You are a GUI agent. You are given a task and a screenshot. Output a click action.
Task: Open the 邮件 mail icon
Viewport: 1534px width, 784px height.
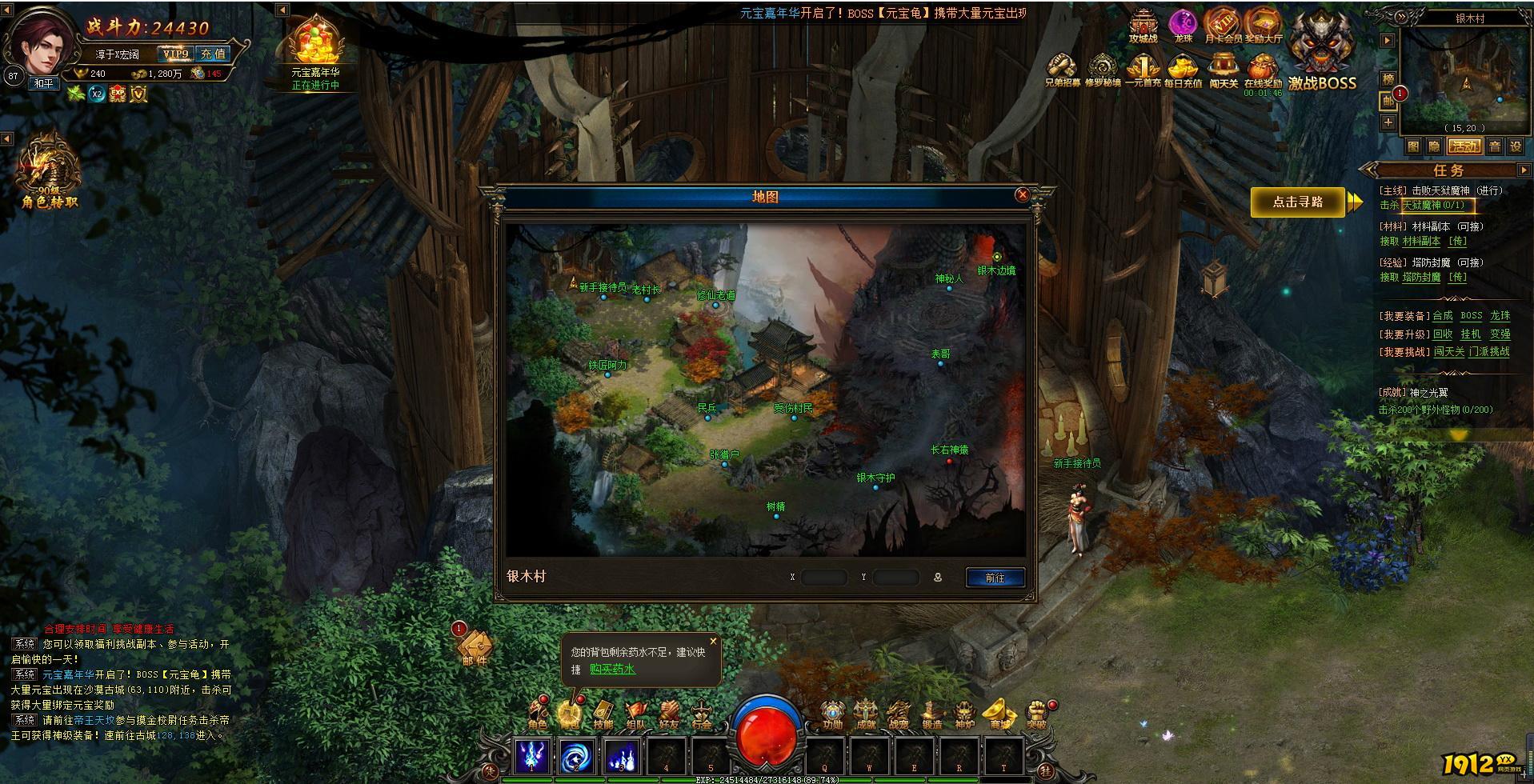click(x=474, y=647)
